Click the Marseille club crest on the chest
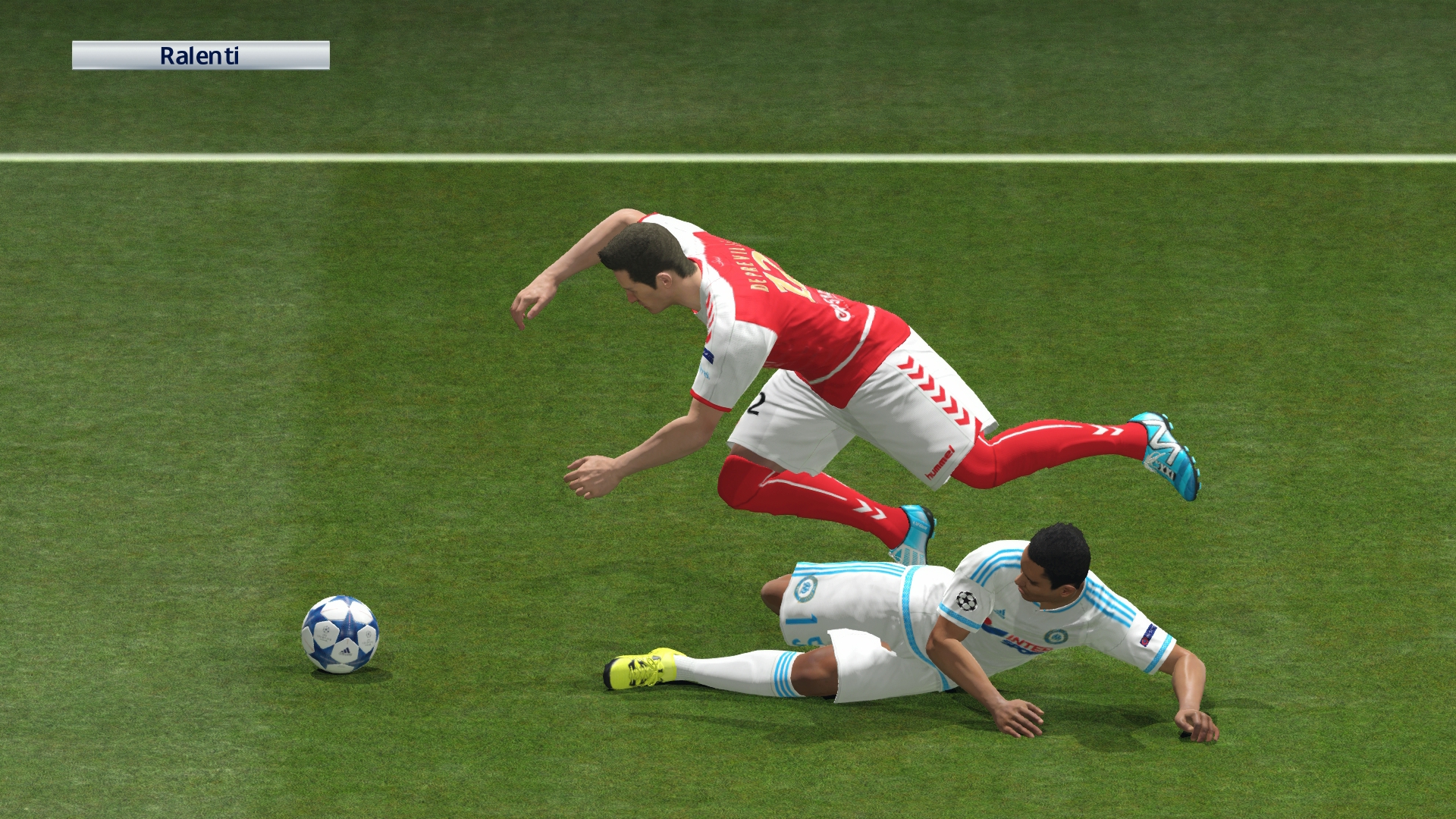Image resolution: width=1456 pixels, height=819 pixels. [x=1057, y=637]
